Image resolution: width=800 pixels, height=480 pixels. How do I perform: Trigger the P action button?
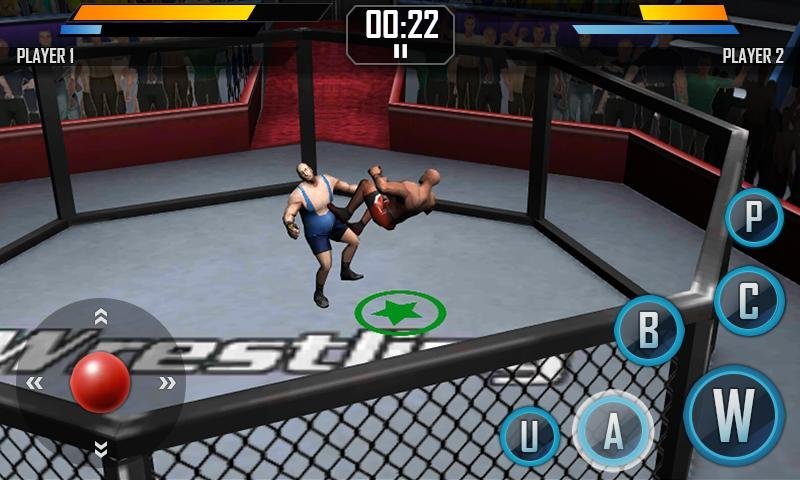(754, 217)
